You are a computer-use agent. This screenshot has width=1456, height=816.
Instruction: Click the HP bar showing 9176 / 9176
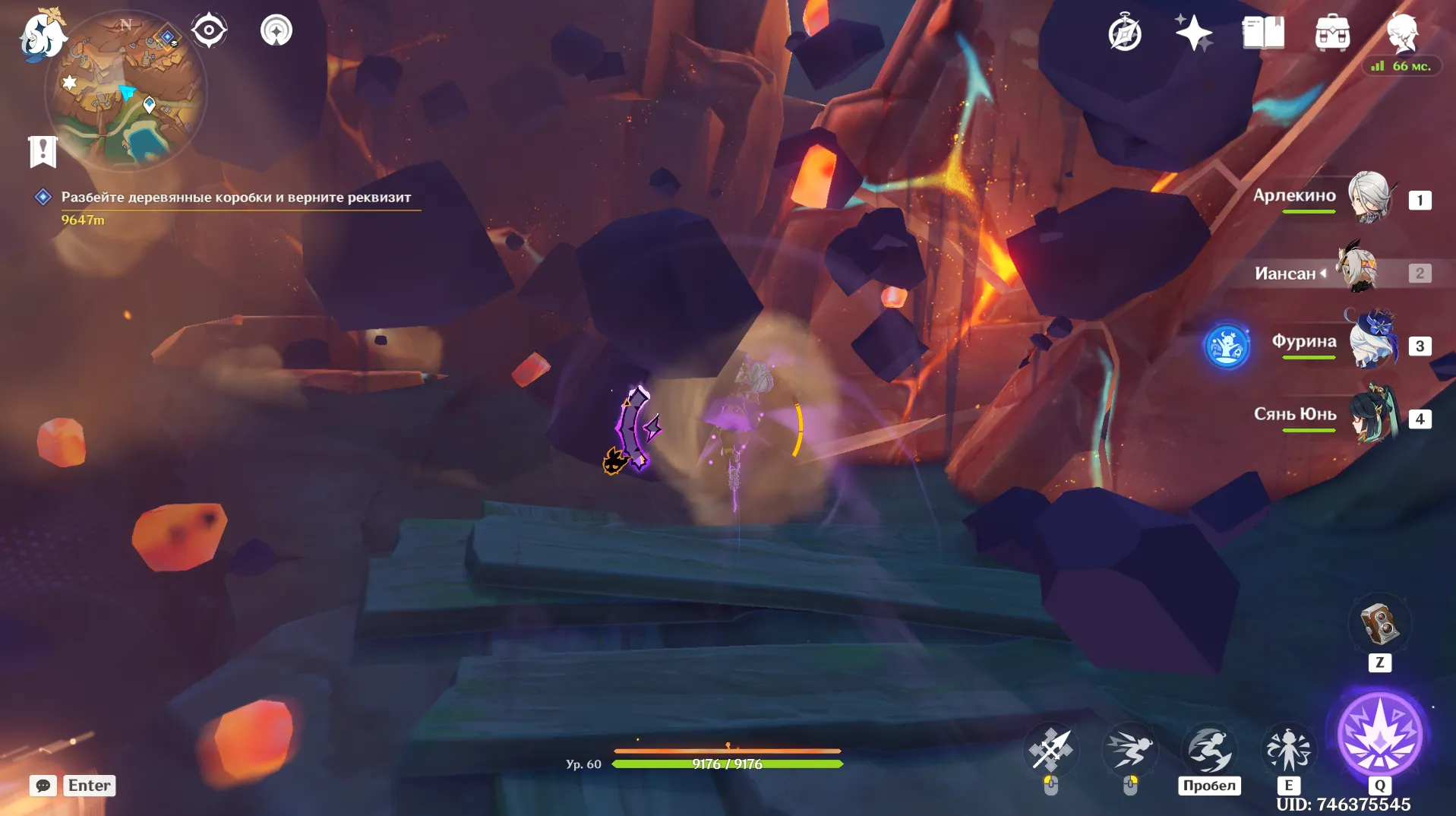727,764
